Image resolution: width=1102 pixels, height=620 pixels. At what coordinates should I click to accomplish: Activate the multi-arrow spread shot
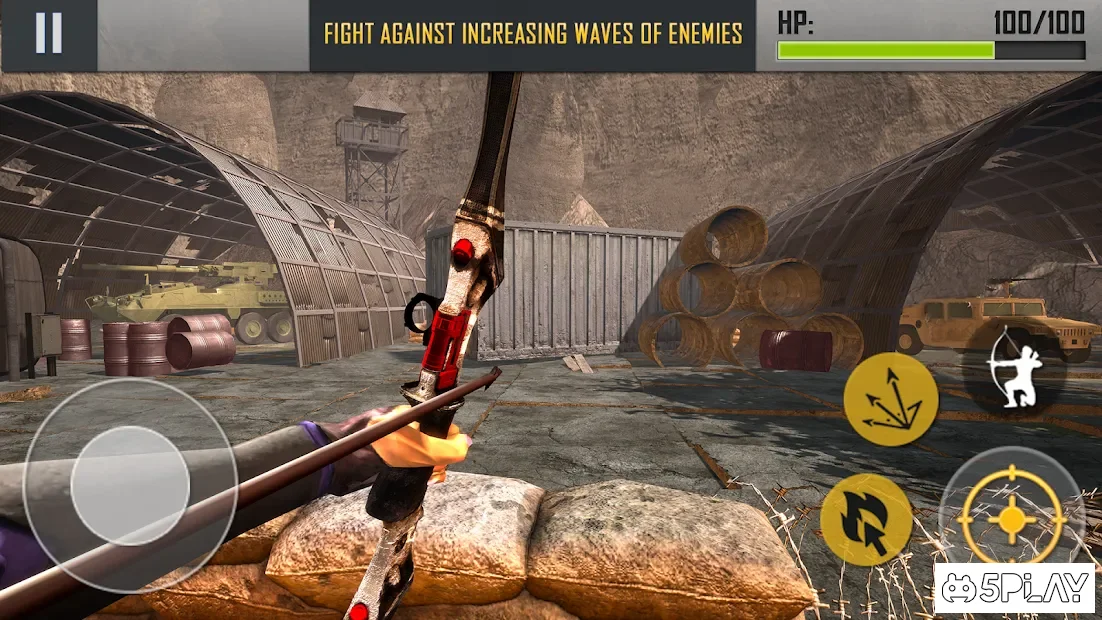[x=890, y=399]
